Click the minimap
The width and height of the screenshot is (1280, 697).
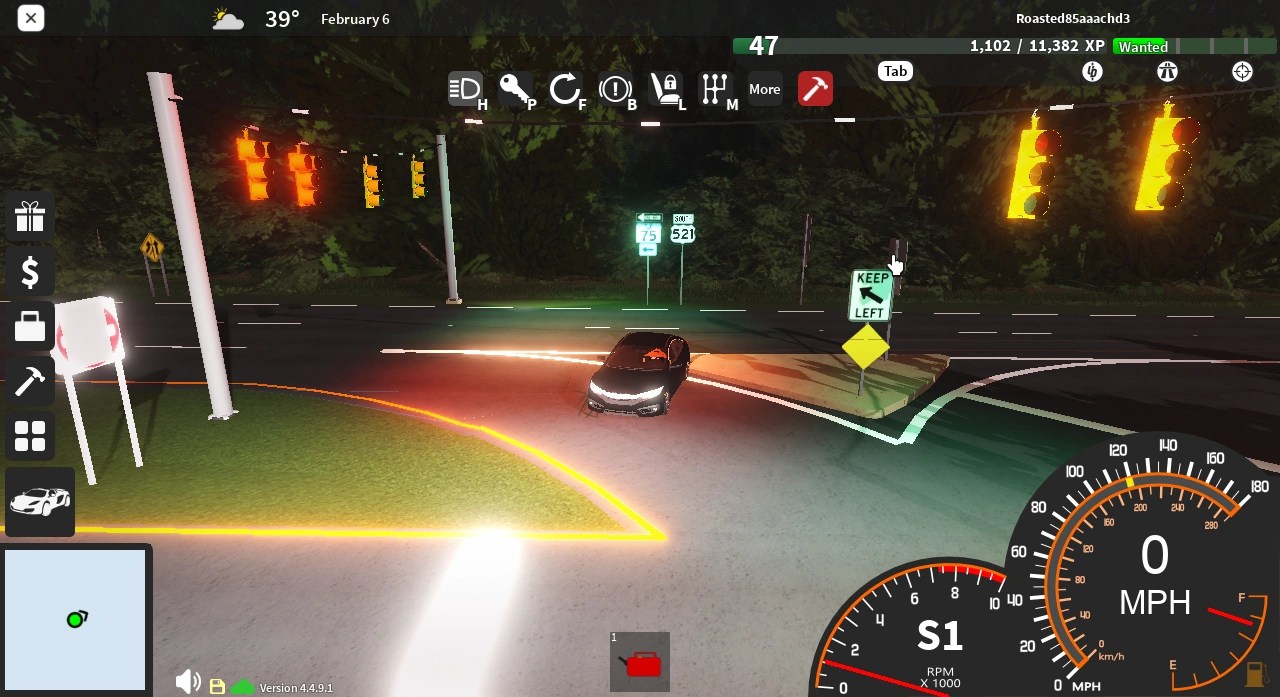click(x=76, y=620)
